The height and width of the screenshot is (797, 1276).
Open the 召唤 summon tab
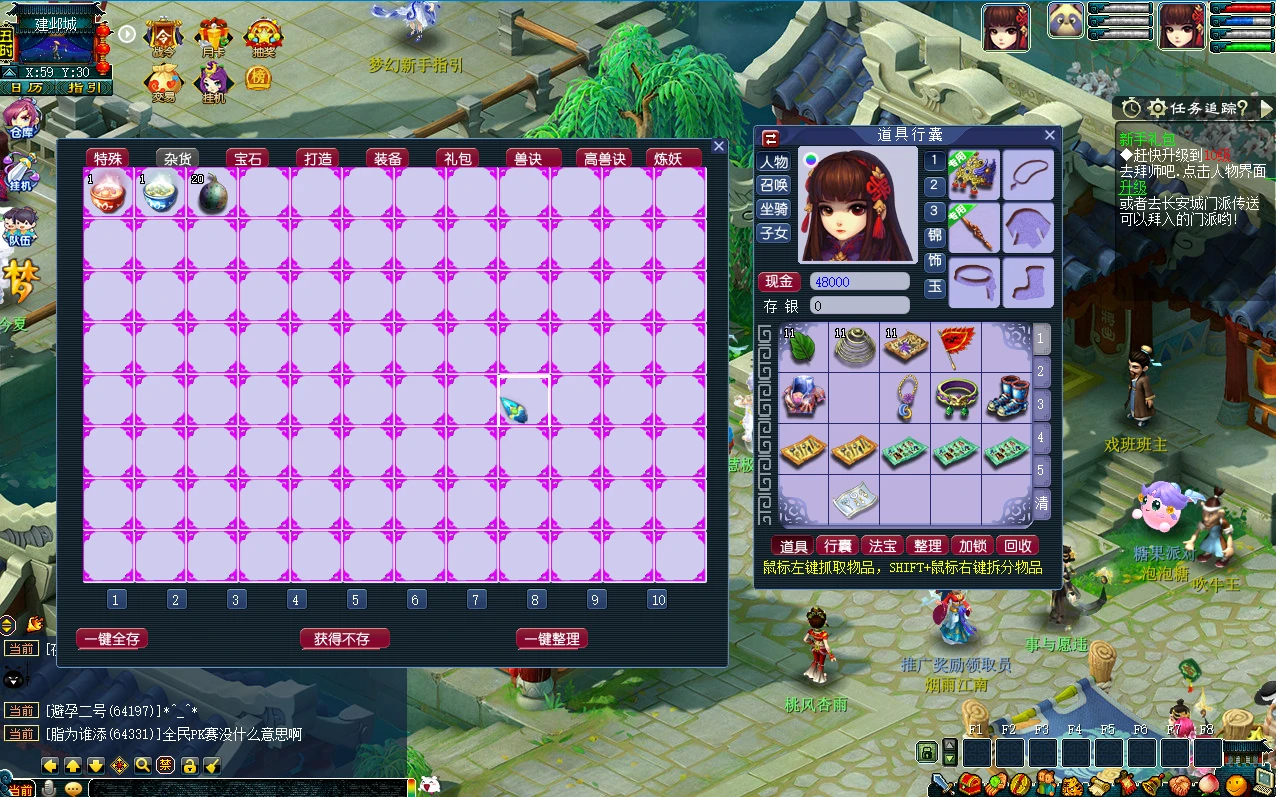(x=774, y=185)
